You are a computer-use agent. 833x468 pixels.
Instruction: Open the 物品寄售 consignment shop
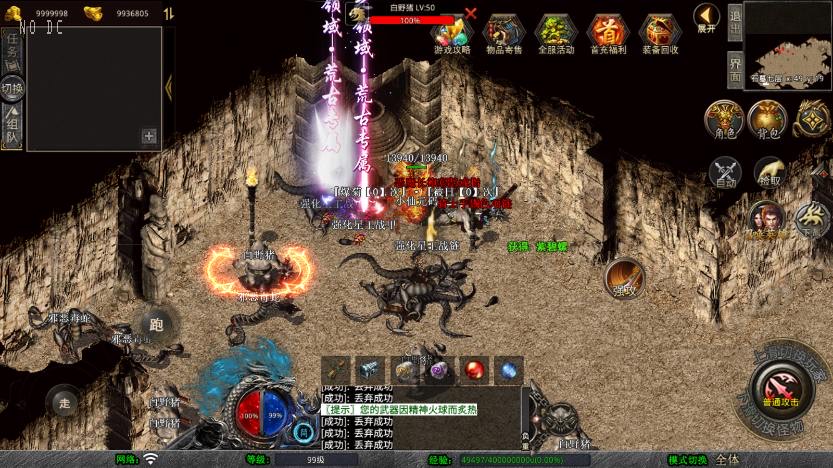coord(504,32)
